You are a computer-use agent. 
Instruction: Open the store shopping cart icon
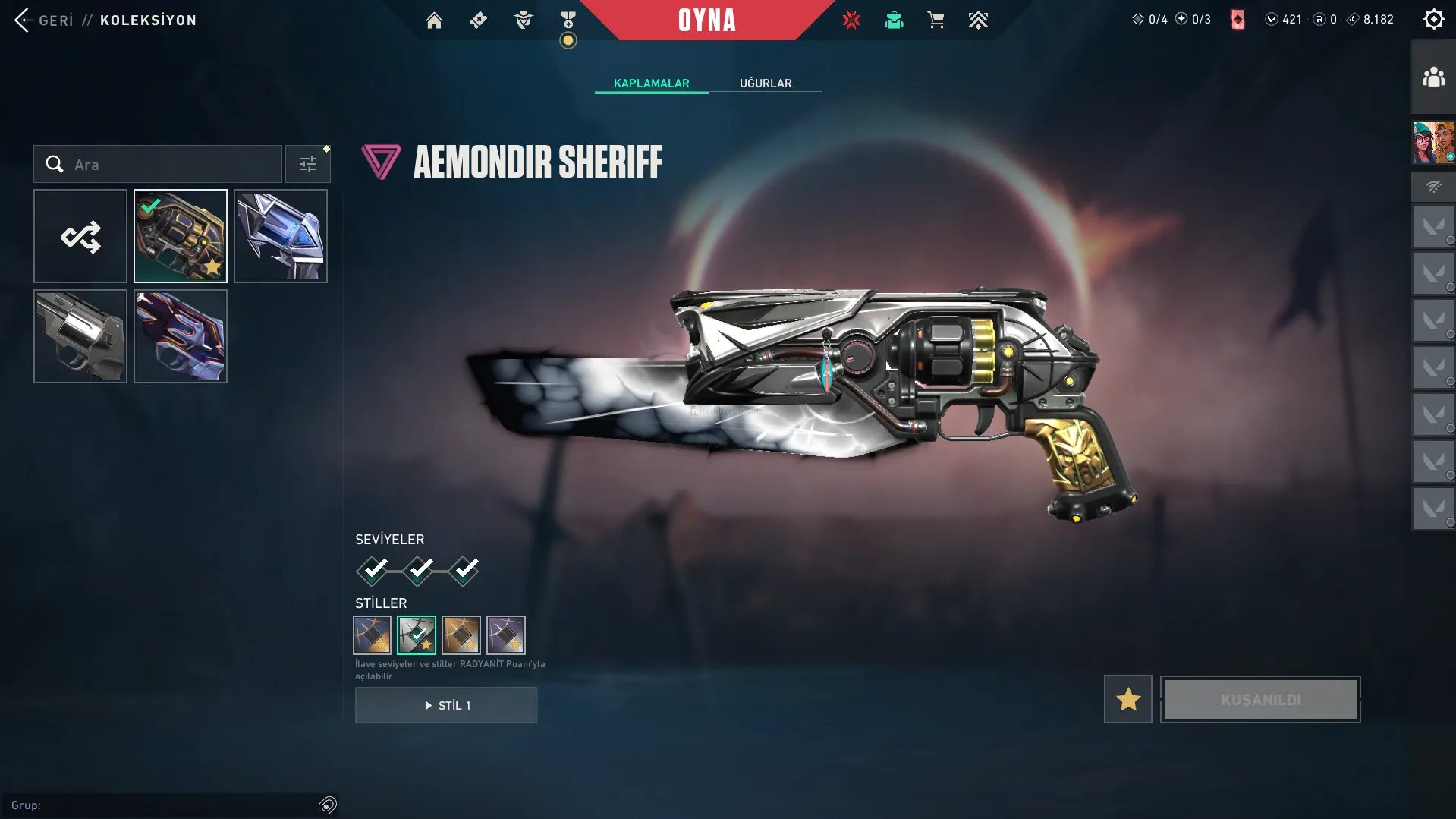pyautogui.click(x=936, y=20)
